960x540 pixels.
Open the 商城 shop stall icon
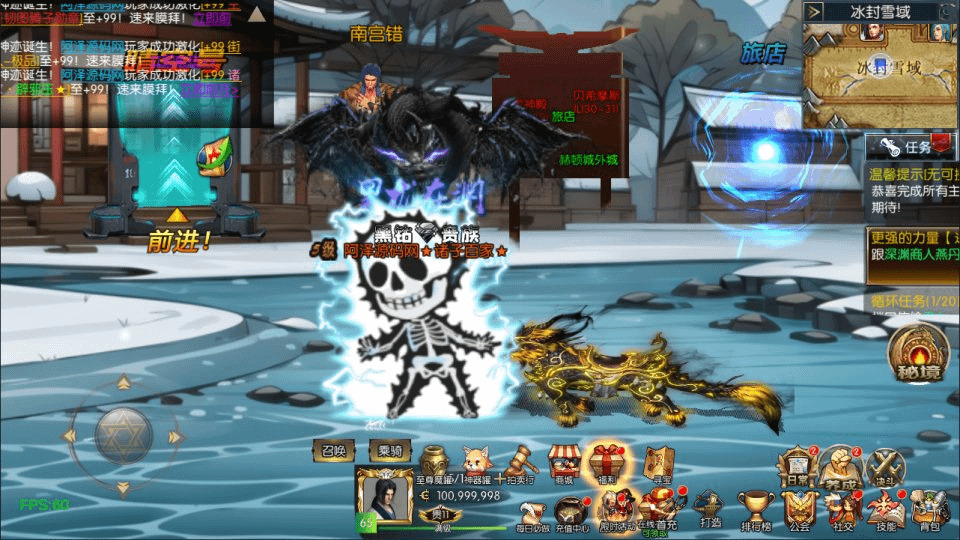(565, 463)
